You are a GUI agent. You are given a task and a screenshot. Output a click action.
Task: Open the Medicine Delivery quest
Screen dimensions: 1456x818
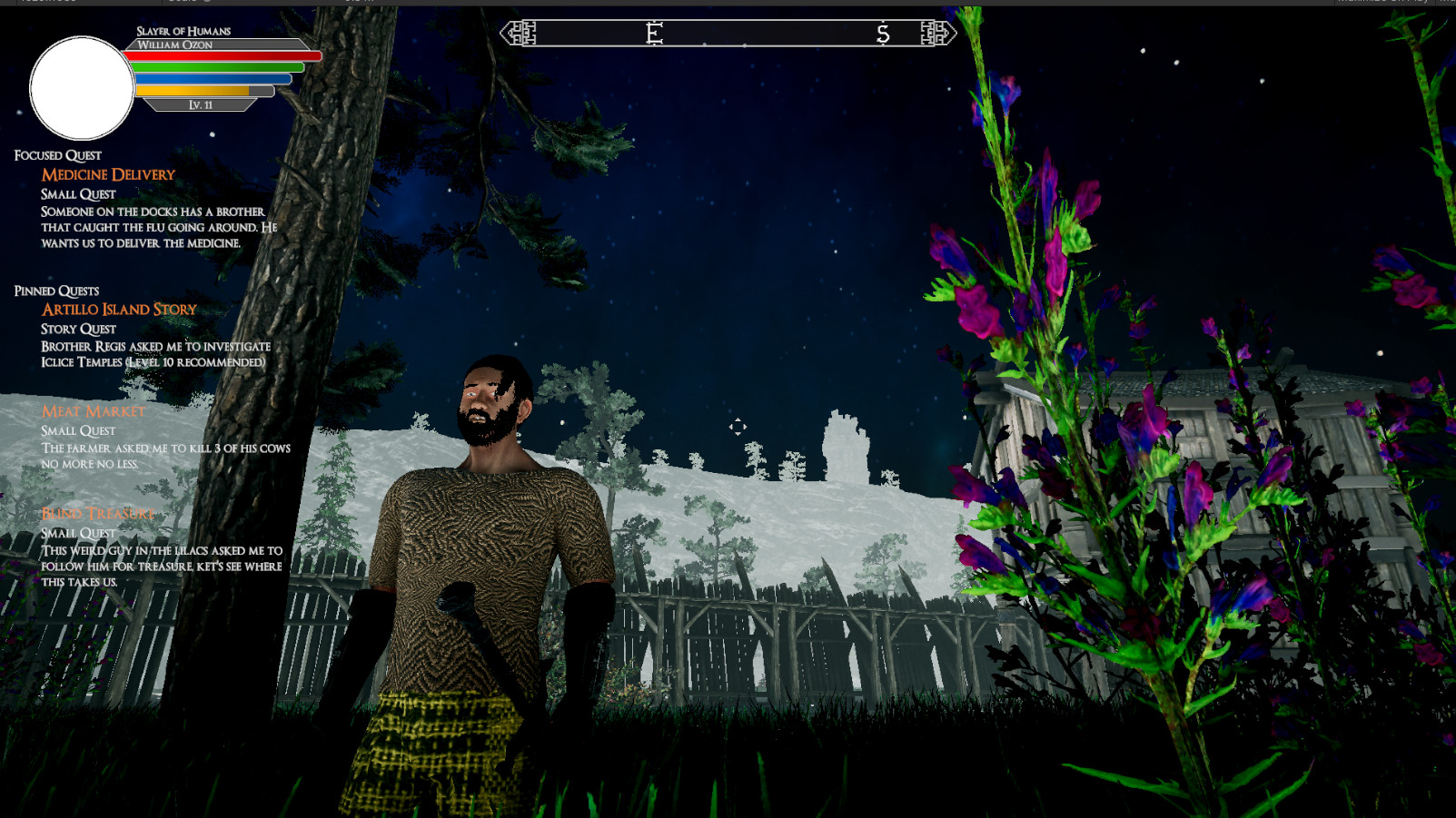[107, 174]
